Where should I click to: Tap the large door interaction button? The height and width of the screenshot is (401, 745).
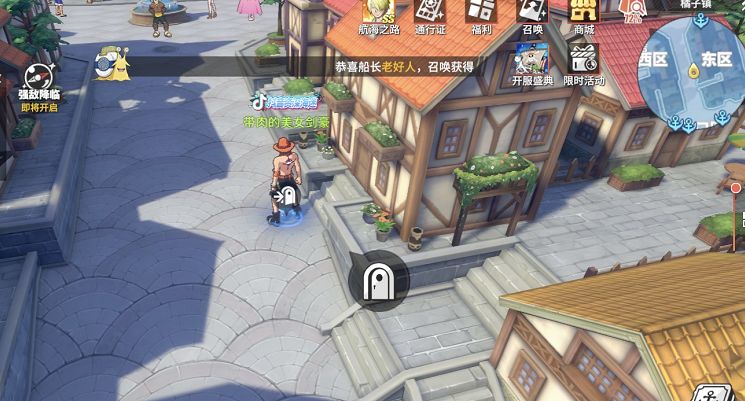point(379,282)
